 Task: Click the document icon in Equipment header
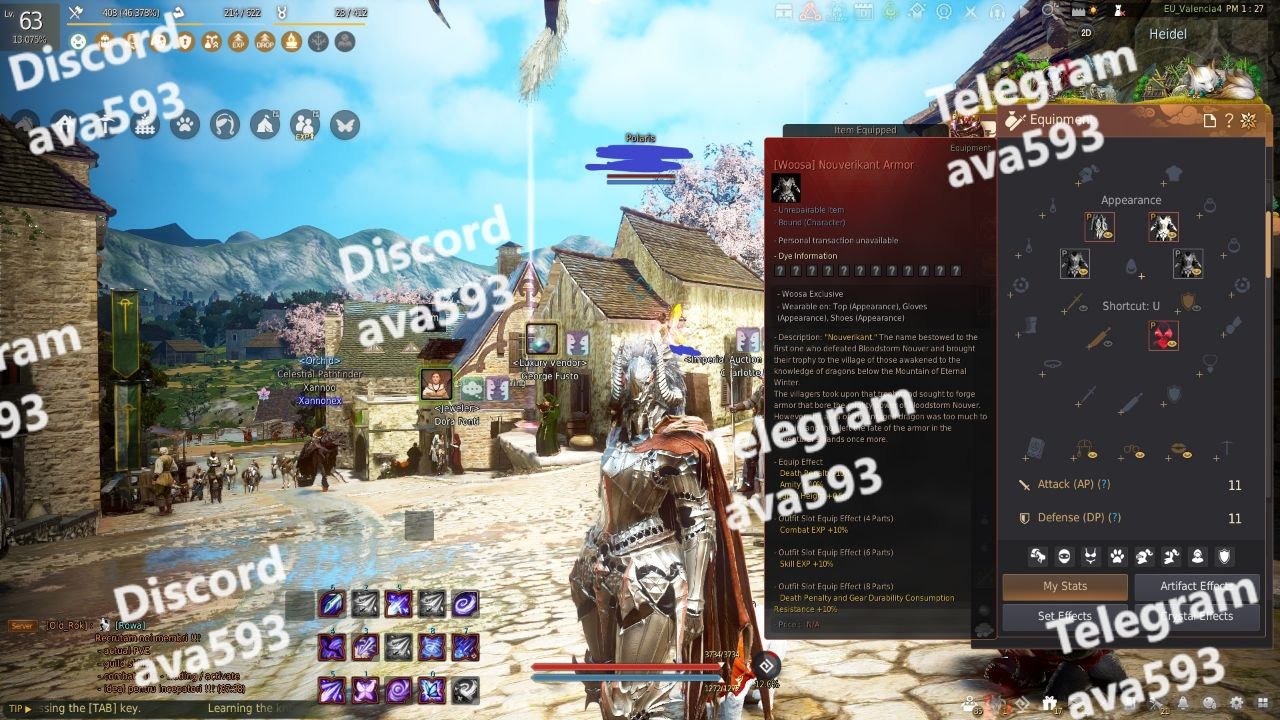[1210, 121]
